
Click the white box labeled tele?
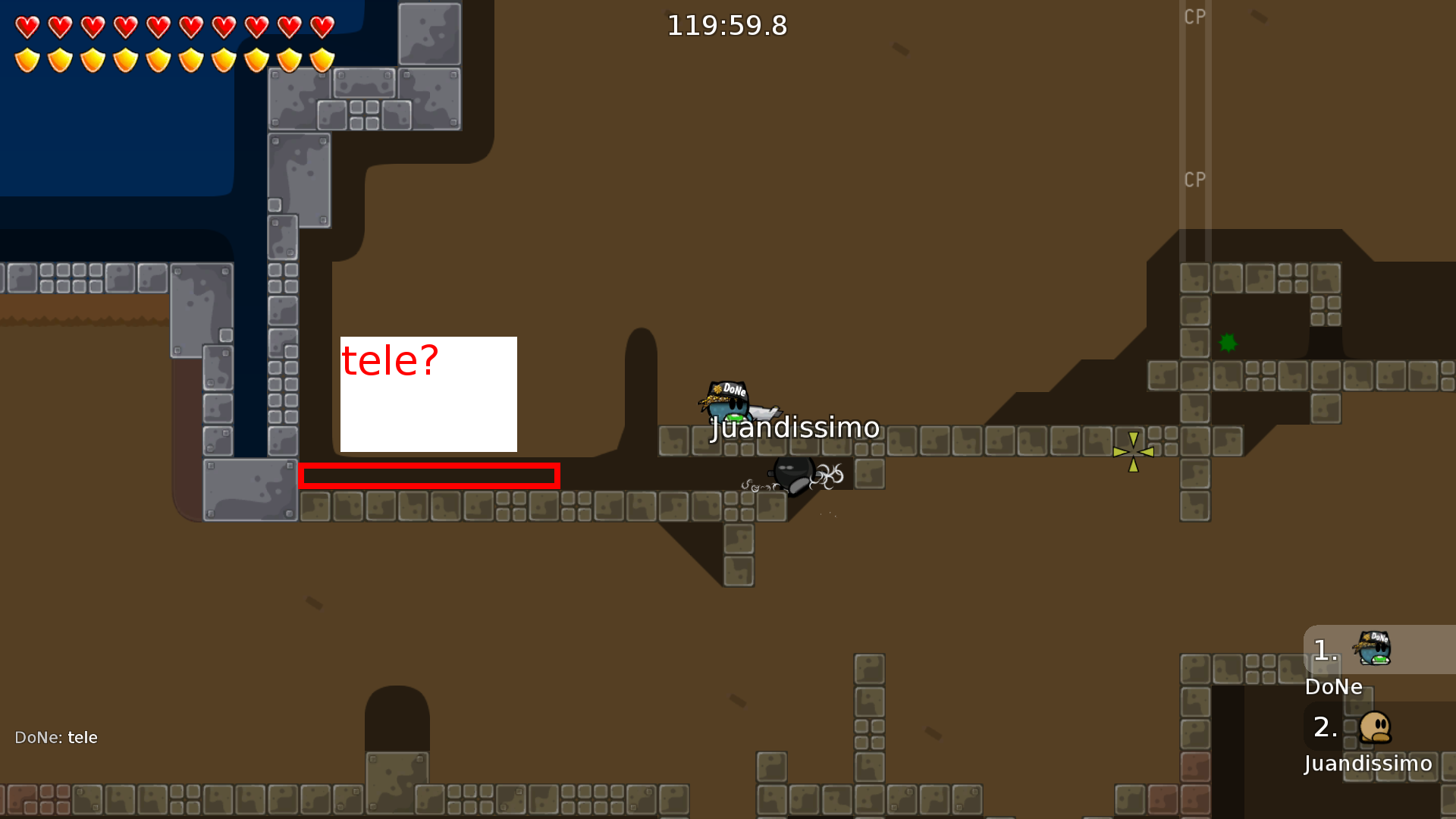428,394
